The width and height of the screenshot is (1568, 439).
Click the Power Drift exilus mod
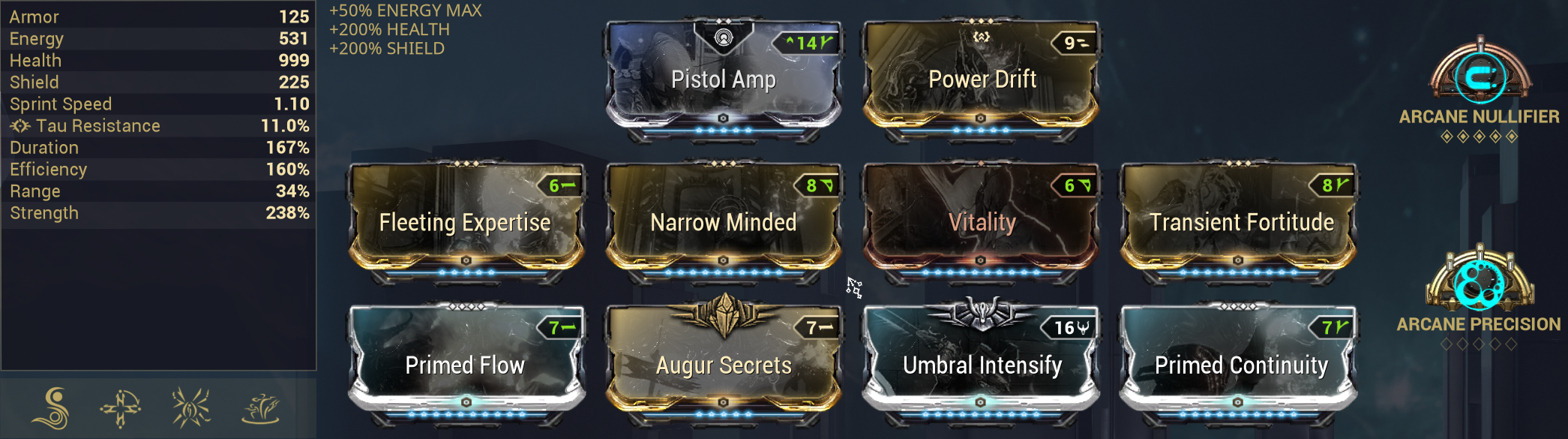pyautogui.click(x=982, y=80)
